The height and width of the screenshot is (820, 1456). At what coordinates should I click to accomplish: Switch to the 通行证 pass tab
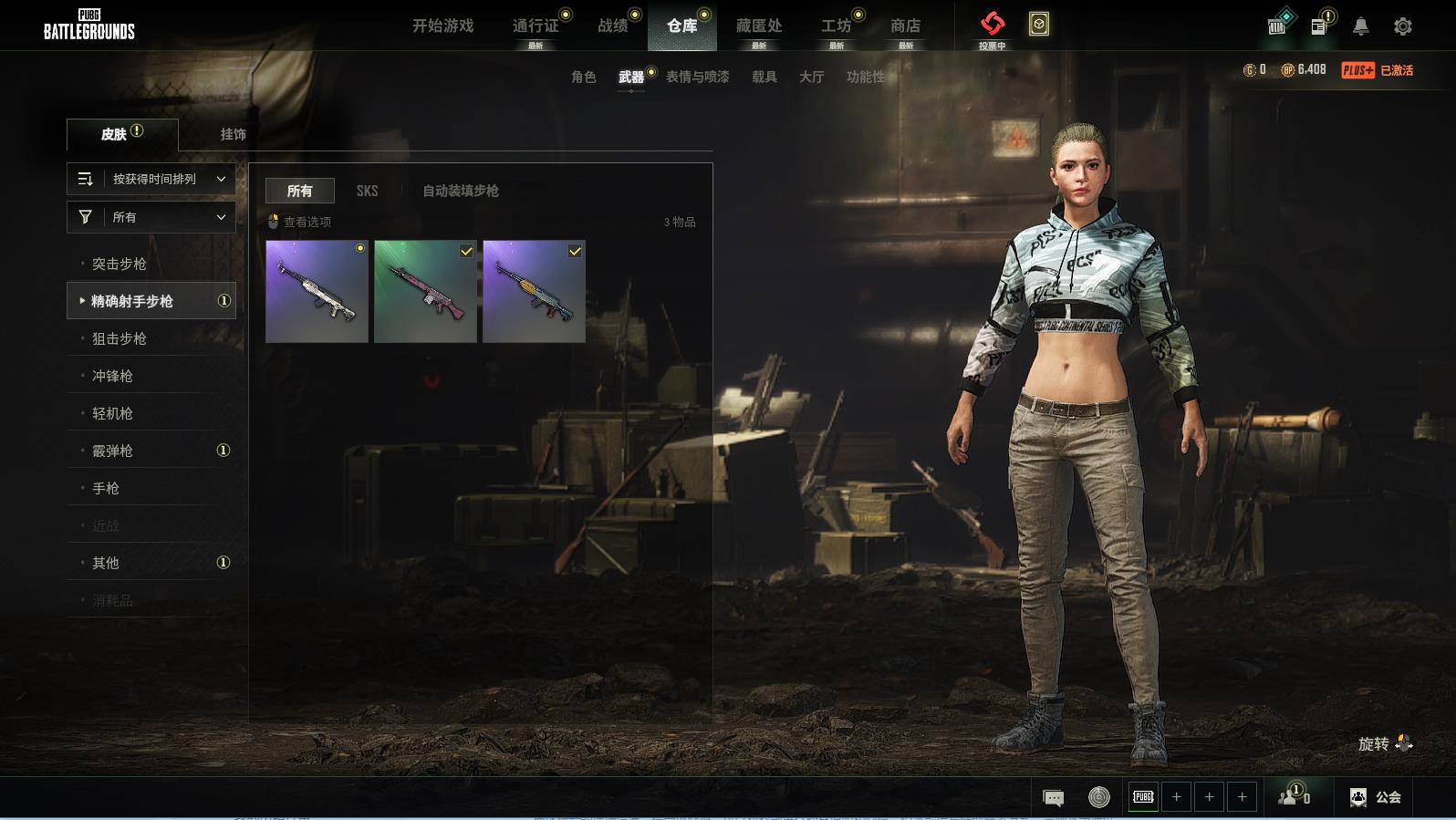click(536, 26)
